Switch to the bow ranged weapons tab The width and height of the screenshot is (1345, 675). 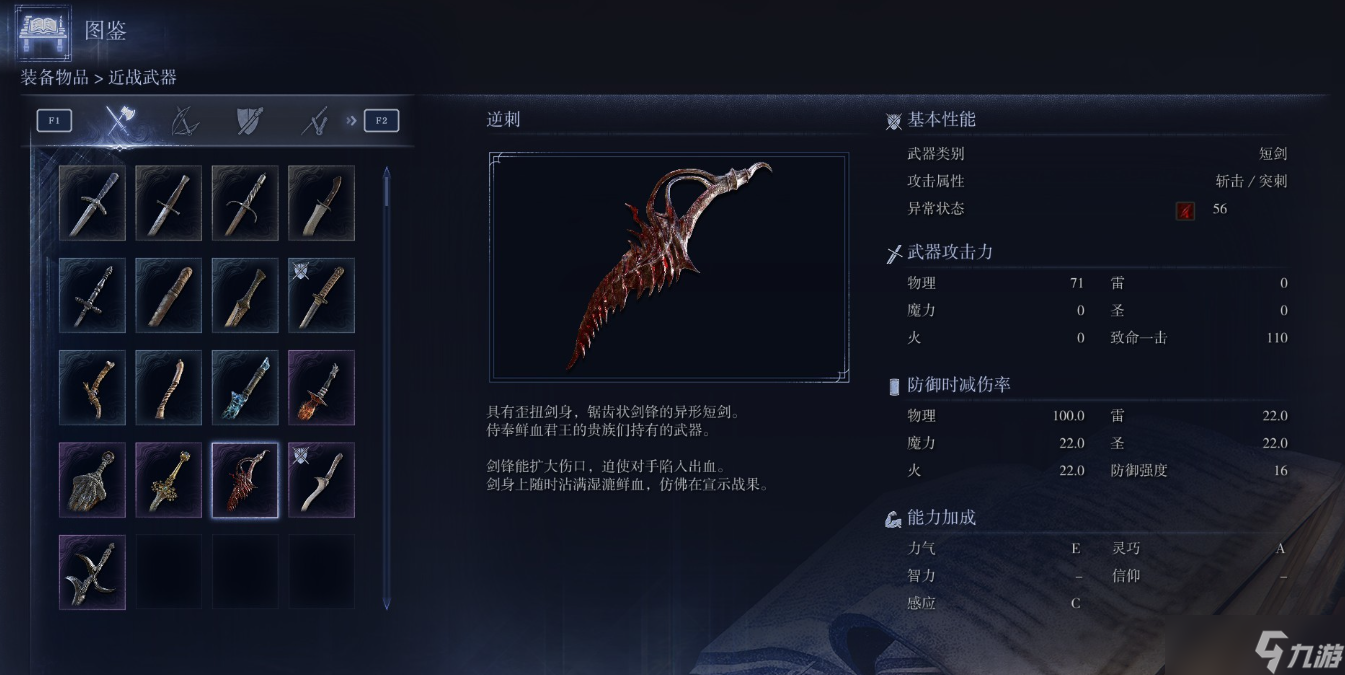point(184,121)
